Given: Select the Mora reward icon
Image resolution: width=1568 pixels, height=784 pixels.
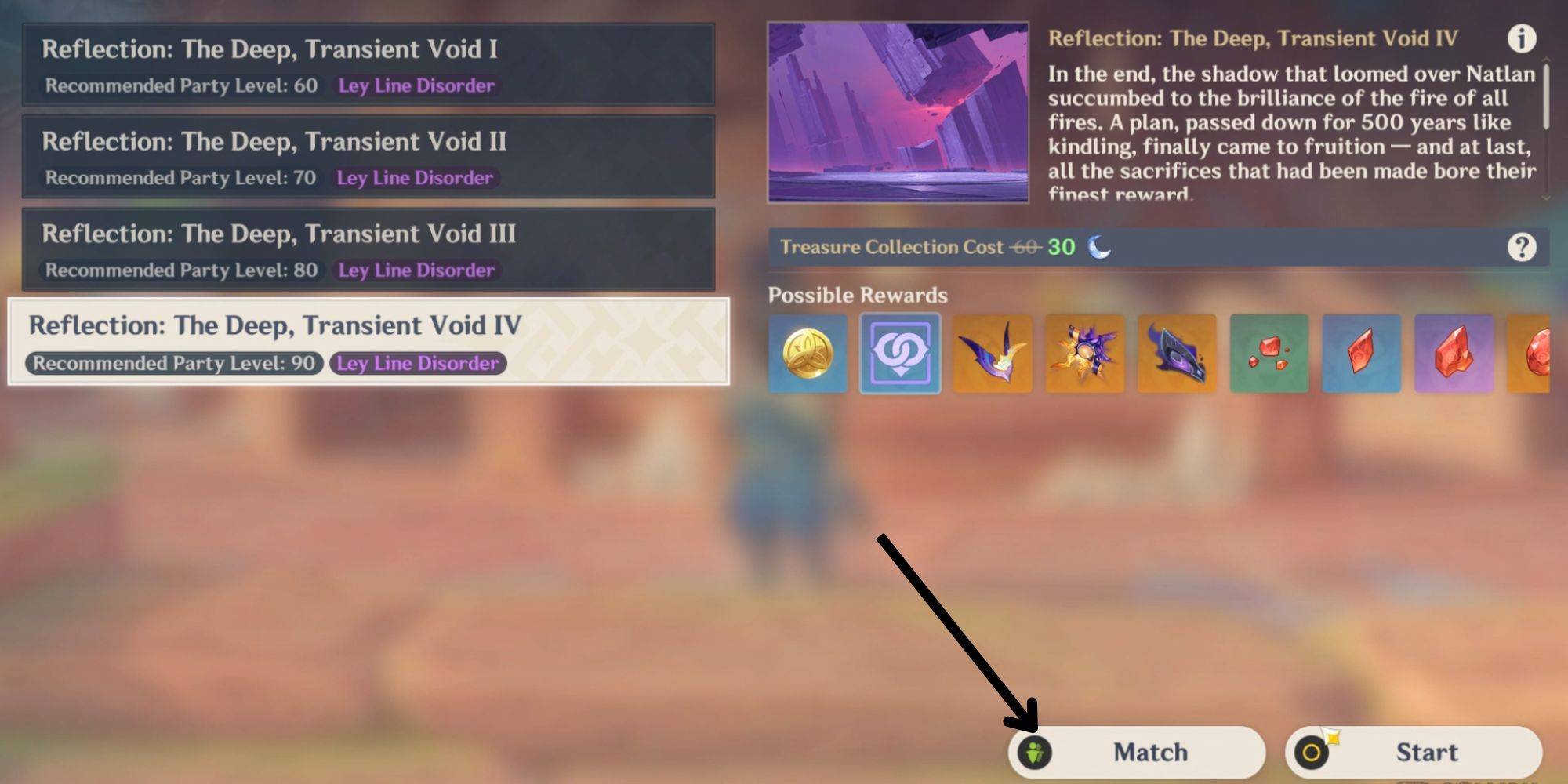Looking at the screenshot, I should click(x=808, y=353).
